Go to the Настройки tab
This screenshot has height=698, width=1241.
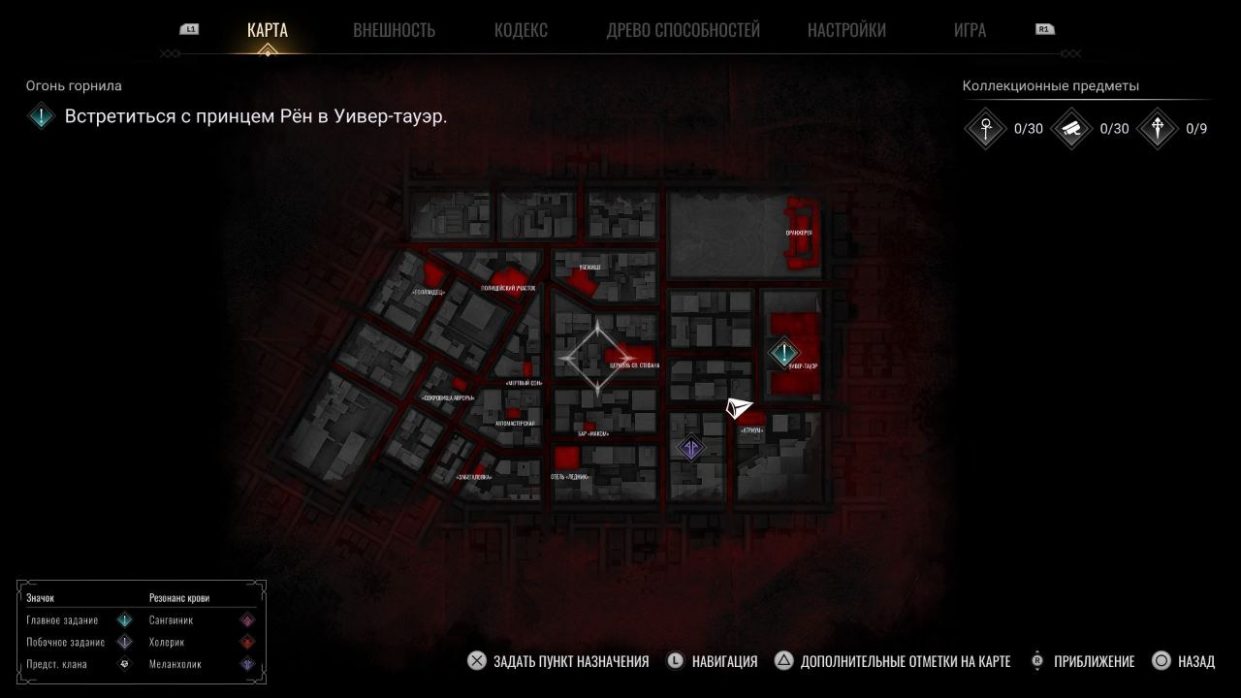tap(846, 30)
